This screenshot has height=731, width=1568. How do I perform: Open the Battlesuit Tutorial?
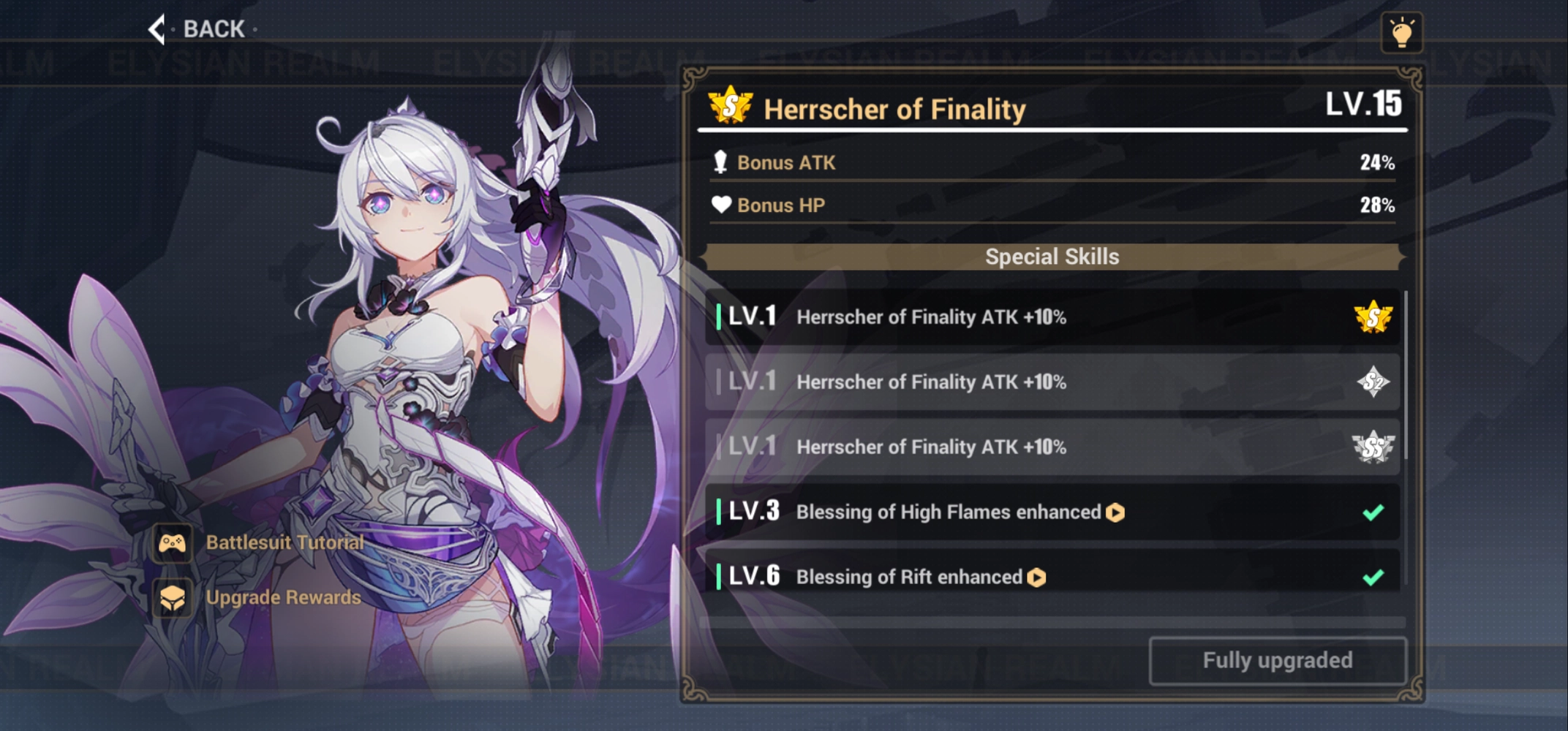(284, 542)
